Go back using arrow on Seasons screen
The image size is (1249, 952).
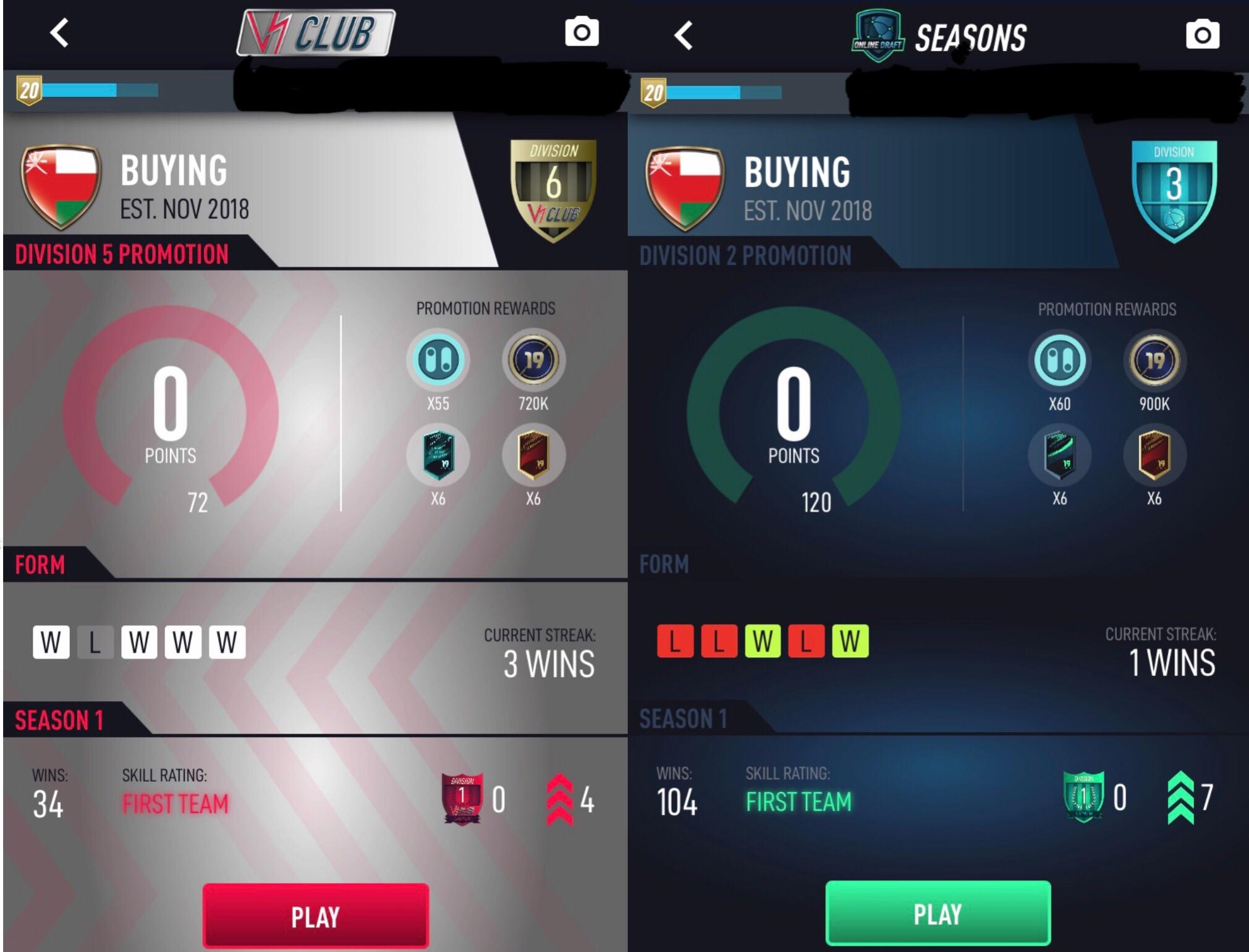click(x=683, y=34)
